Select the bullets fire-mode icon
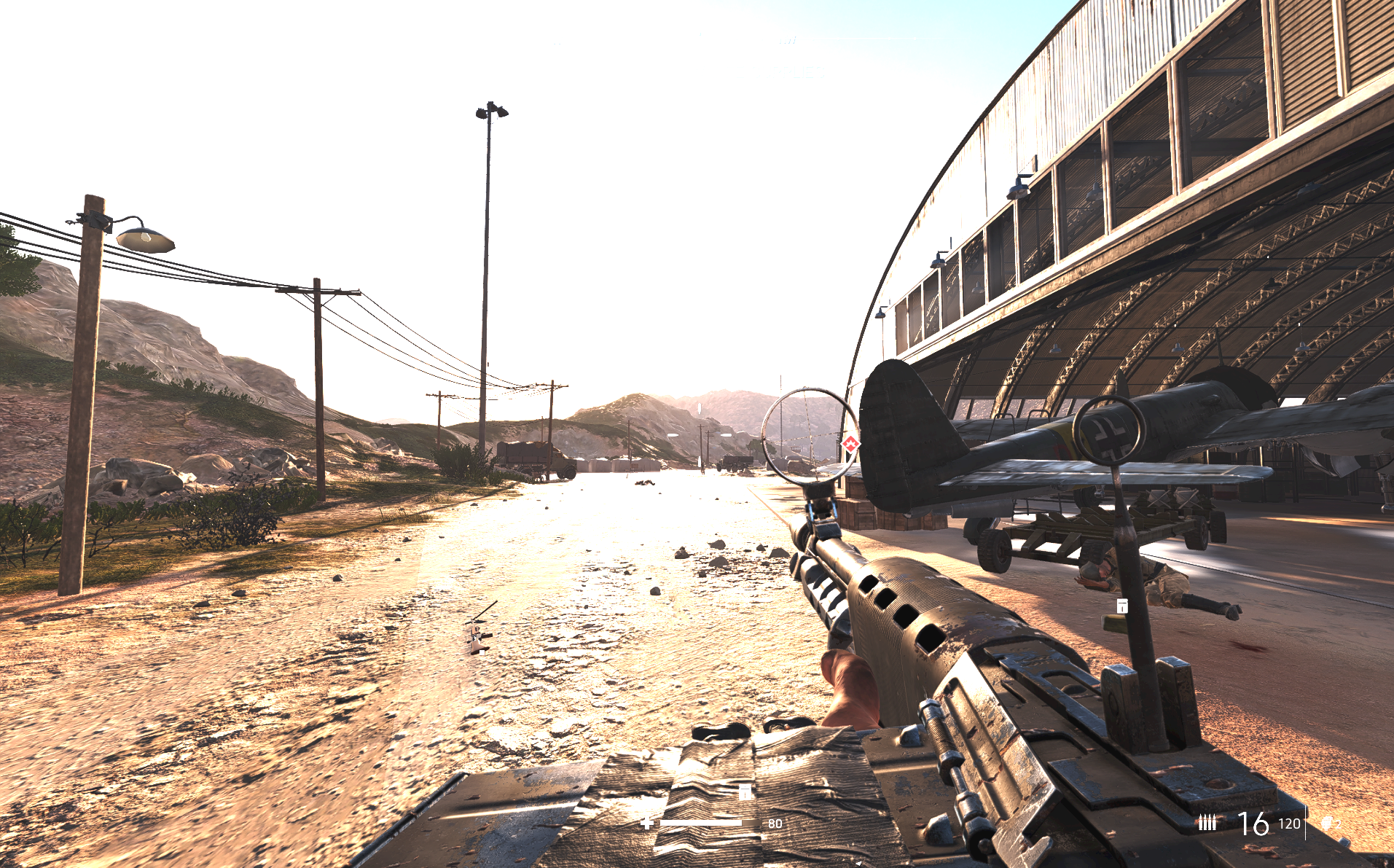This screenshot has height=868, width=1394. 1207,823
